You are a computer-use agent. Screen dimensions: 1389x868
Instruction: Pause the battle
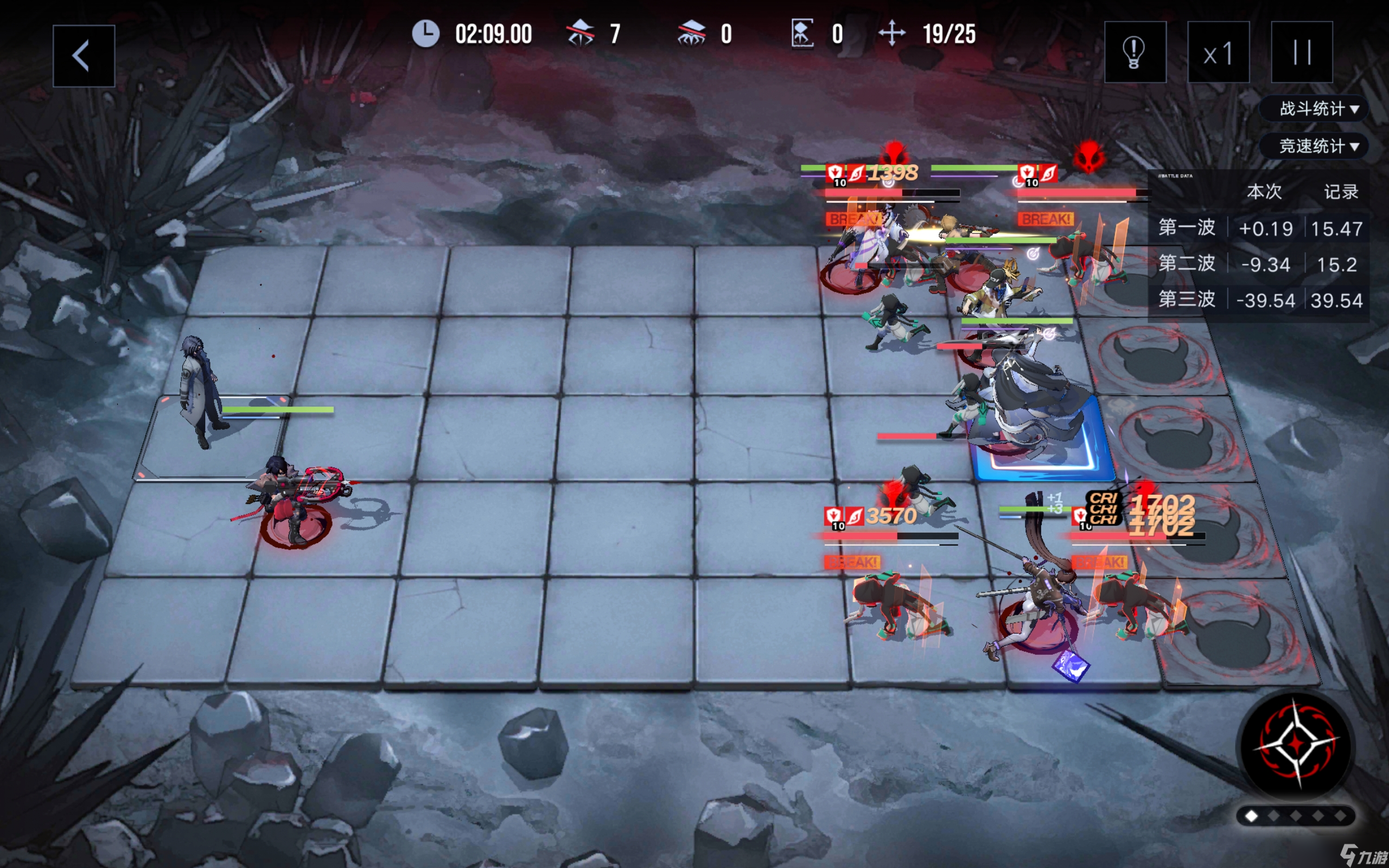(x=1301, y=52)
